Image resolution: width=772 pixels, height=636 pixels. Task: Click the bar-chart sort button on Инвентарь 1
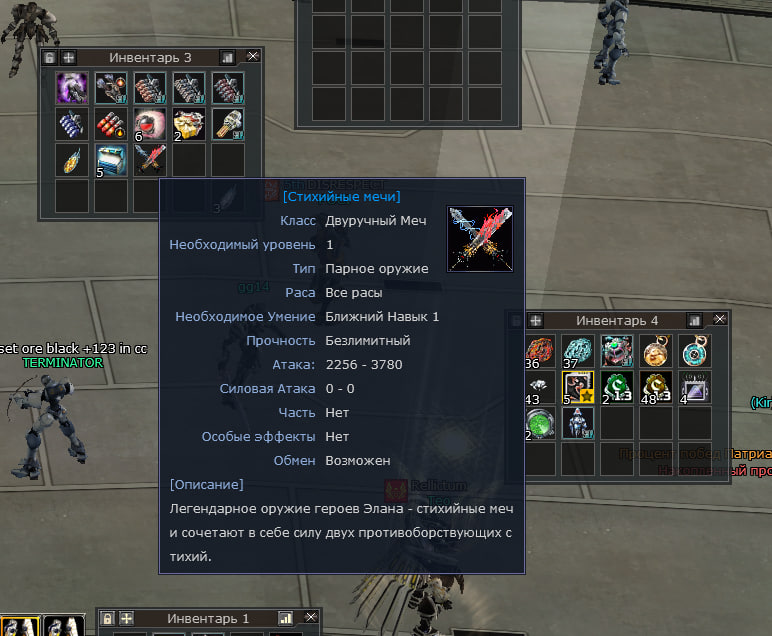[285, 618]
